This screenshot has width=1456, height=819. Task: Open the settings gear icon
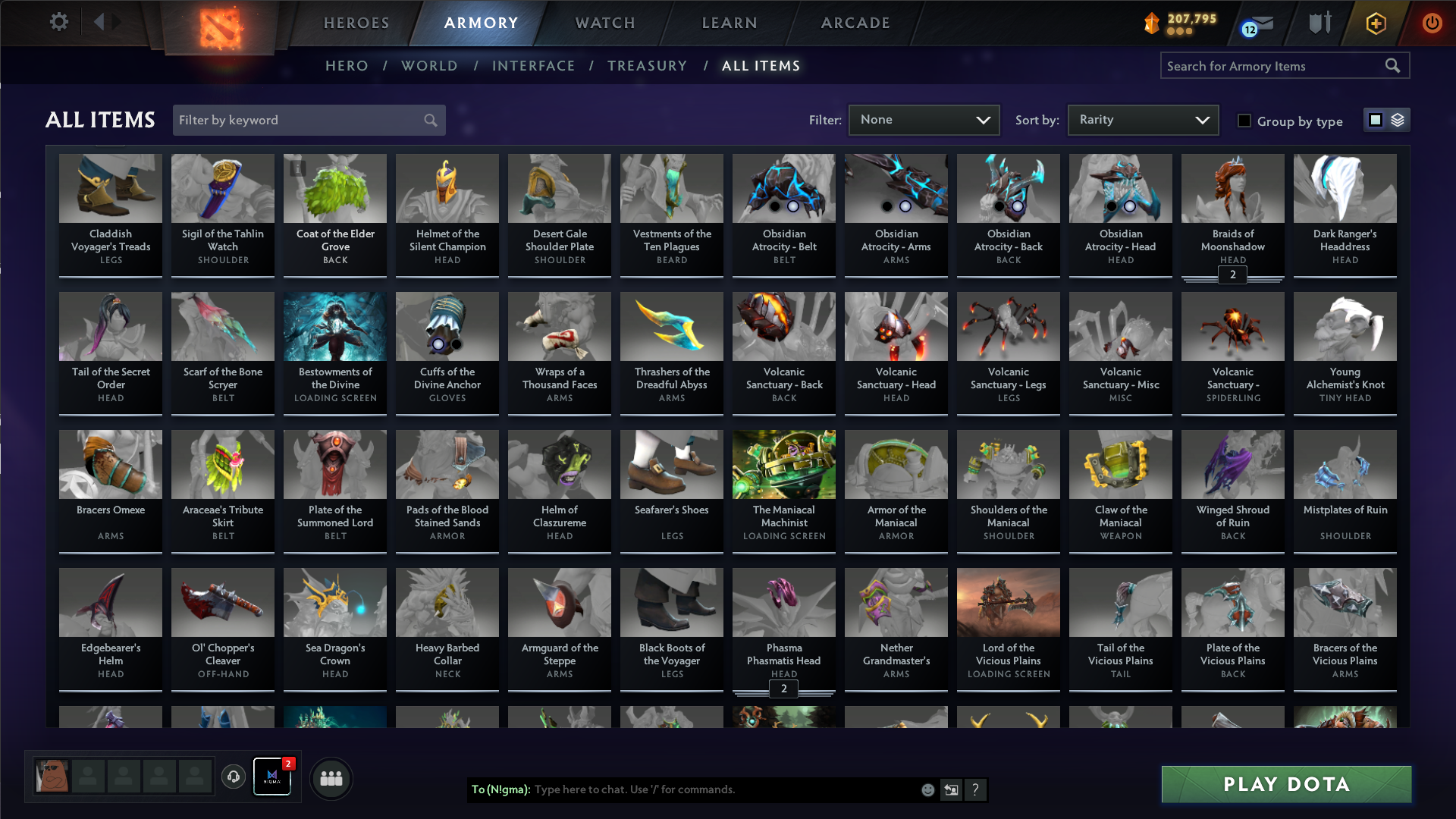59,22
